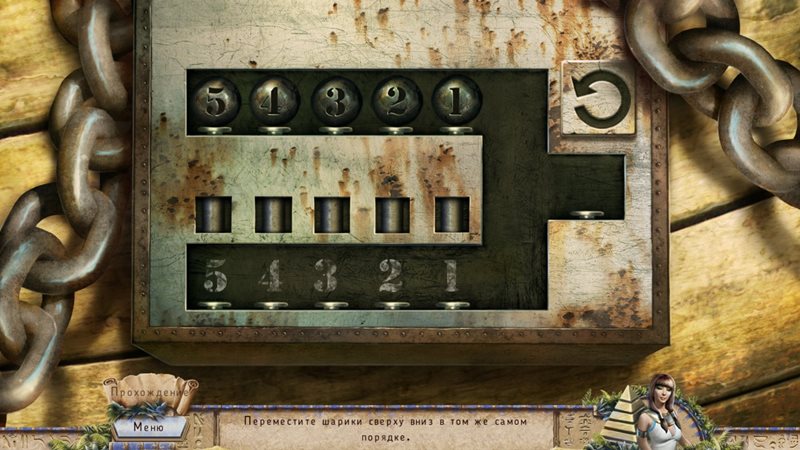Open the Прохождение walkthrough scroll

coord(150,393)
